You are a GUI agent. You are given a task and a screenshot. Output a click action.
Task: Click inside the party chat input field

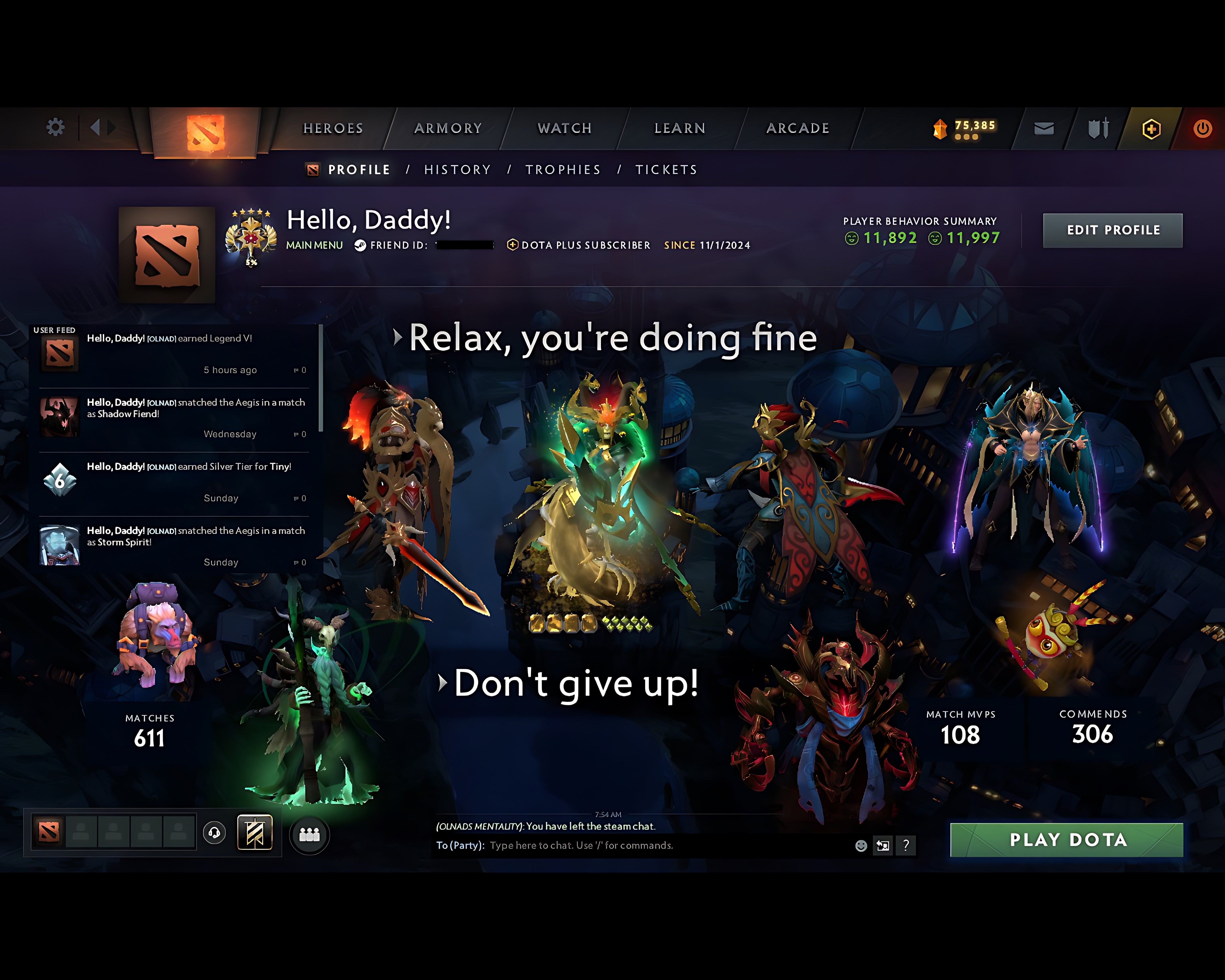click(x=625, y=846)
